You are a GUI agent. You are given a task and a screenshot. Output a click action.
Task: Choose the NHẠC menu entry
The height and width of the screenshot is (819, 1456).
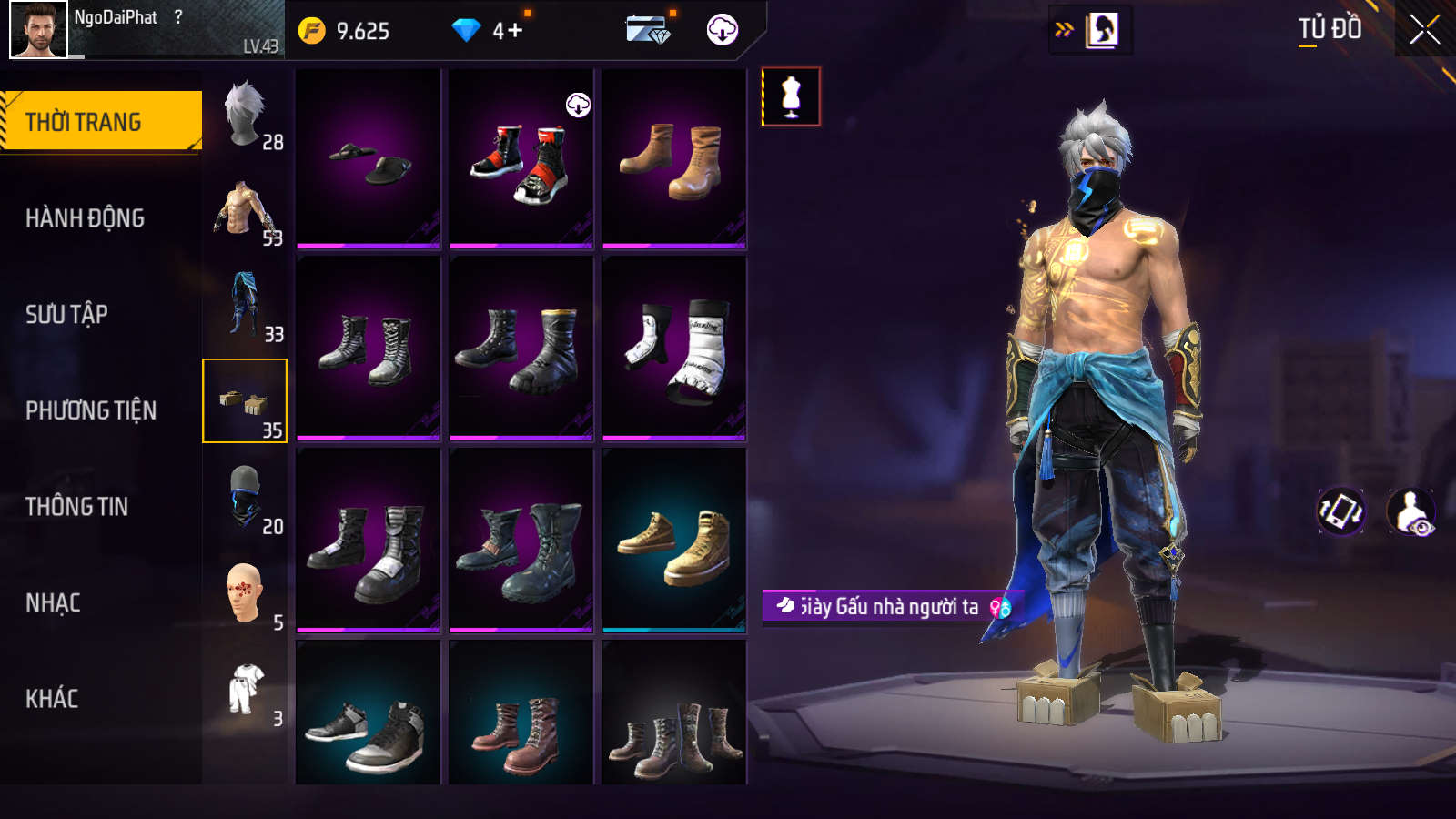(53, 603)
